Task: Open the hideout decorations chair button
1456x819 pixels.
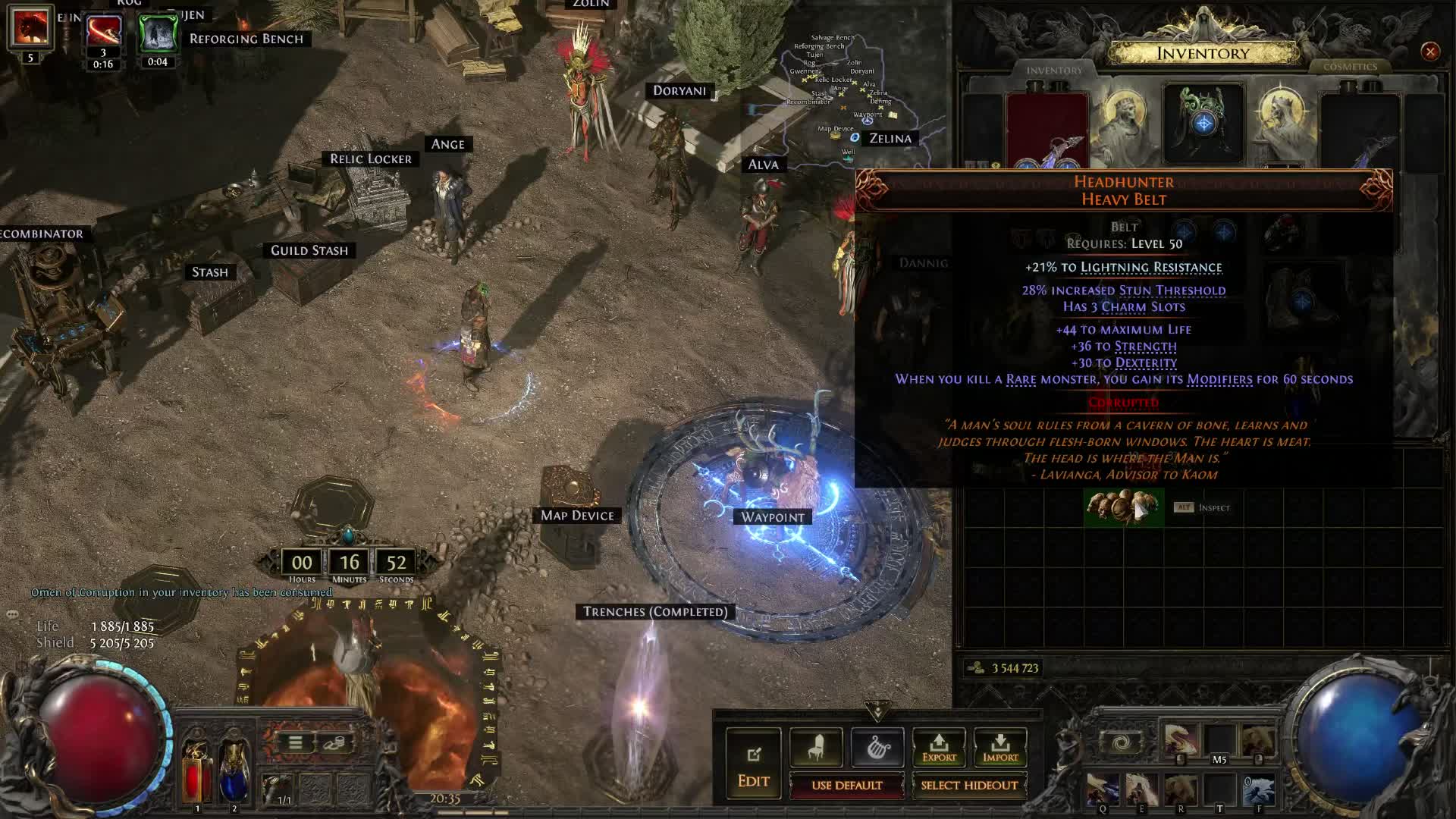Action: coord(816,748)
